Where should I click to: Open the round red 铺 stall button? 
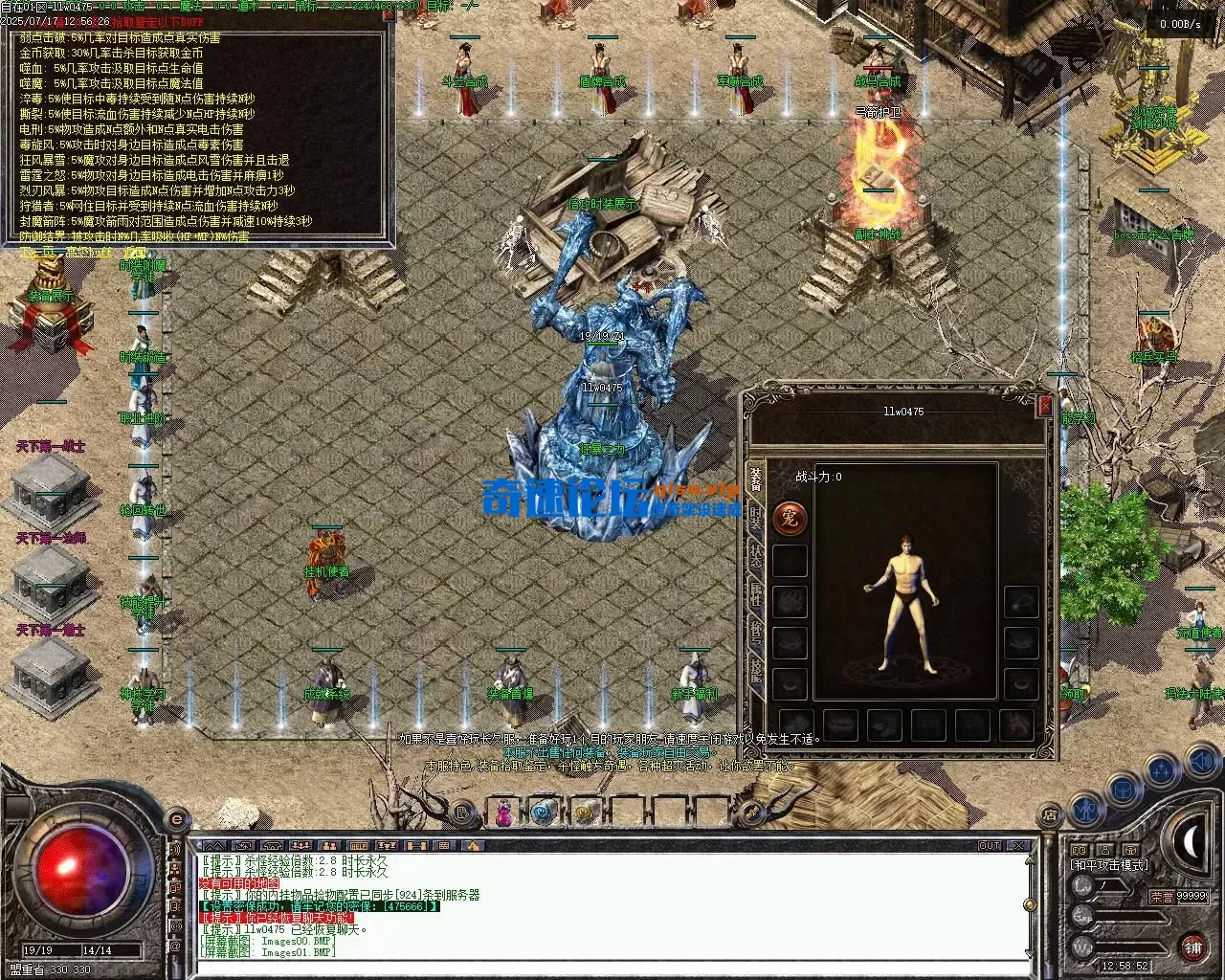[x=1192, y=946]
